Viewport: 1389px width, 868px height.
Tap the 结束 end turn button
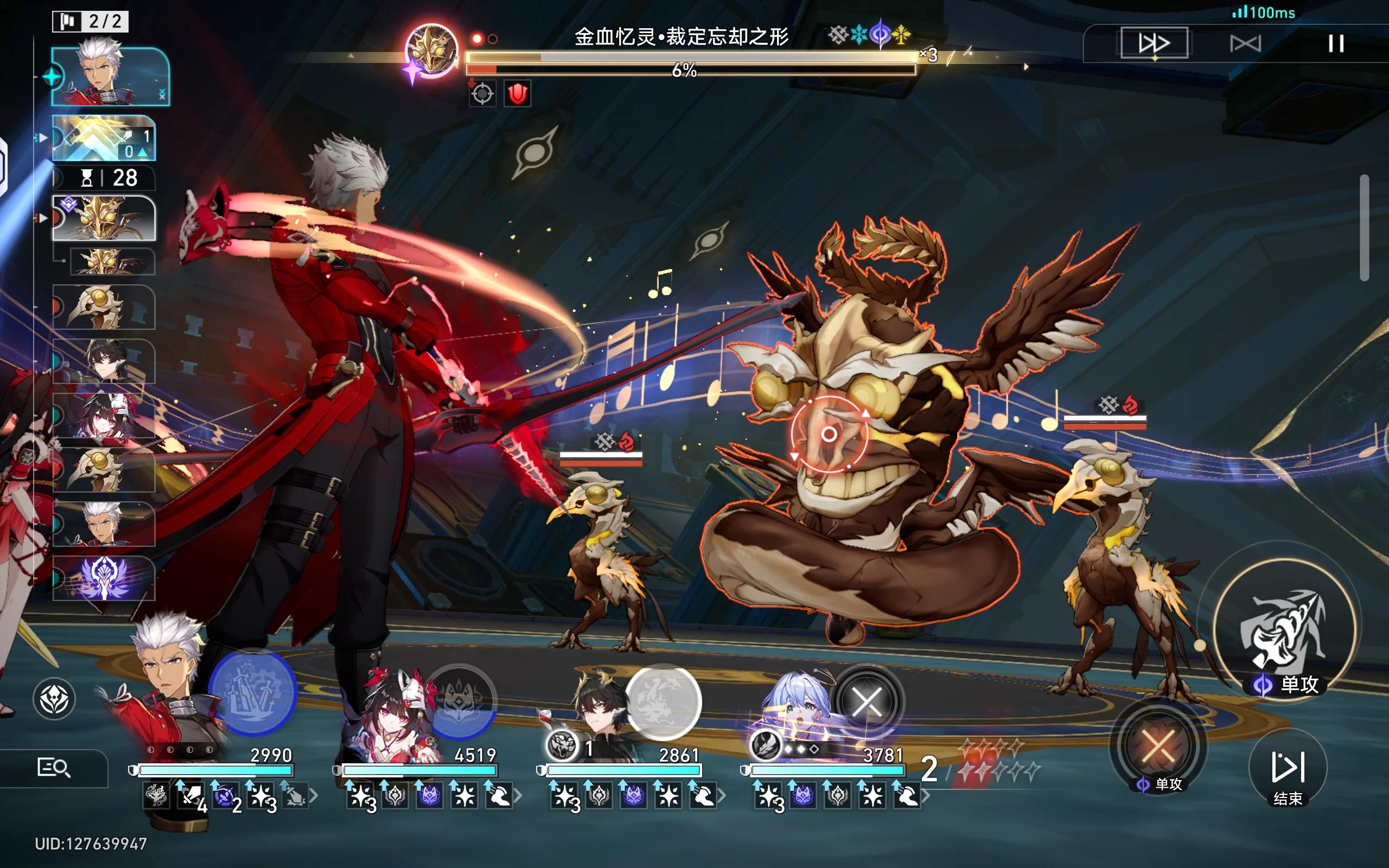(1288, 770)
